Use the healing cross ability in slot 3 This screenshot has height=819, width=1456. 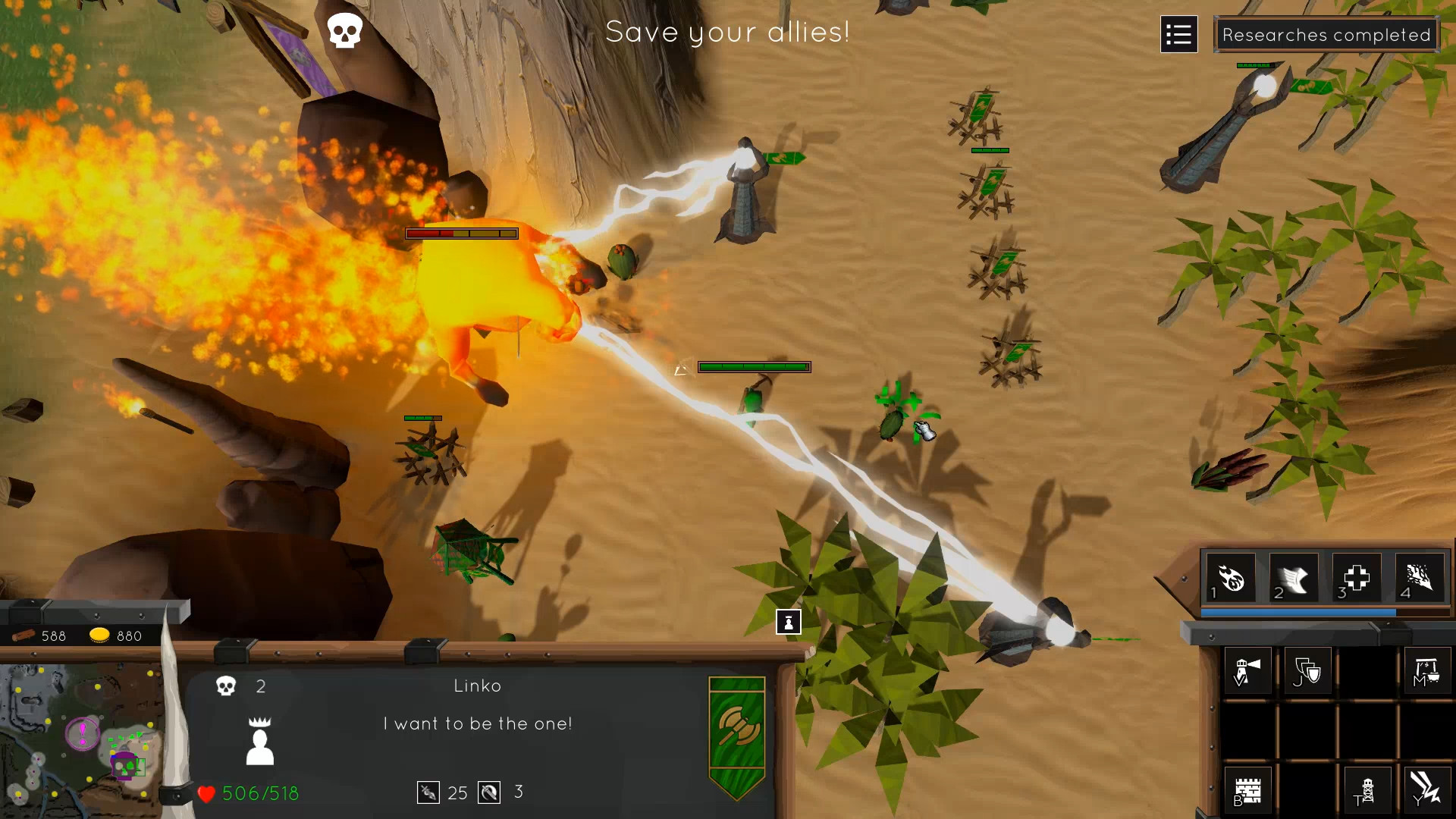1356,578
